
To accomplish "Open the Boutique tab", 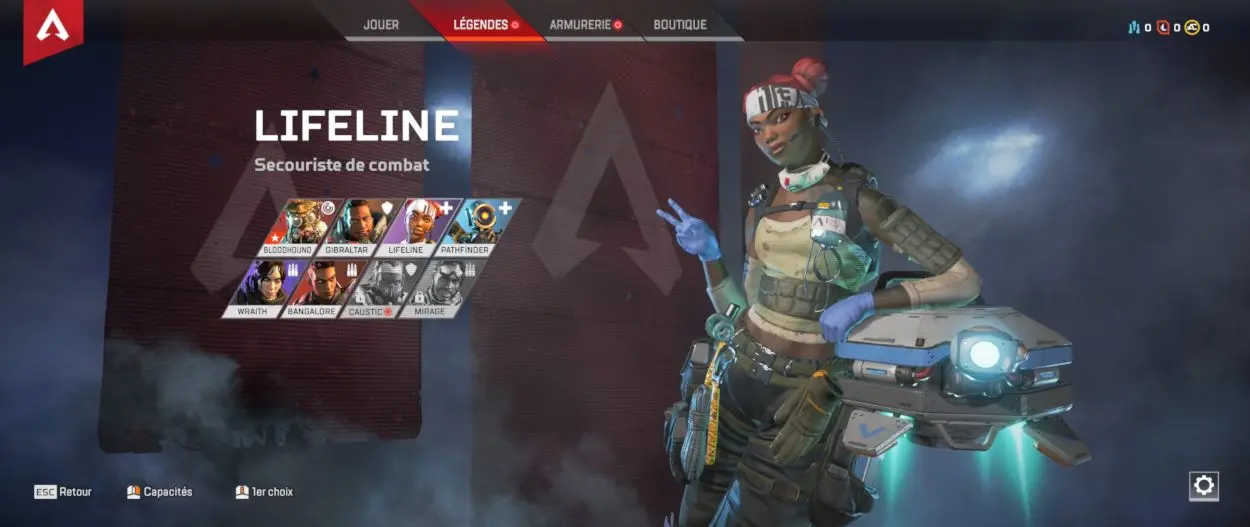I will [x=680, y=25].
